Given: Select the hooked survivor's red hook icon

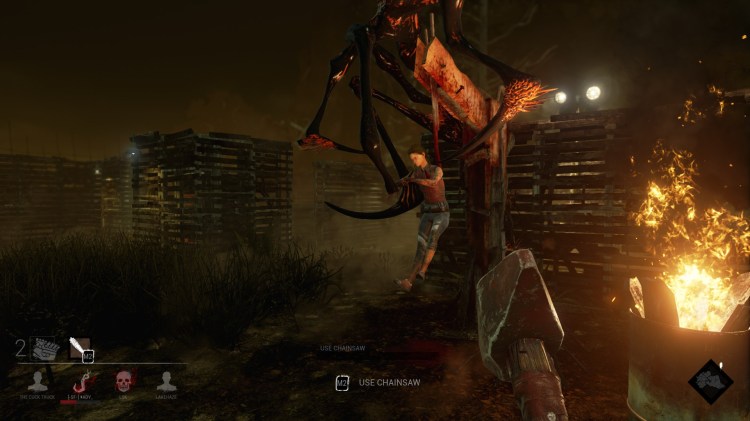Looking at the screenshot, I should (x=81, y=380).
